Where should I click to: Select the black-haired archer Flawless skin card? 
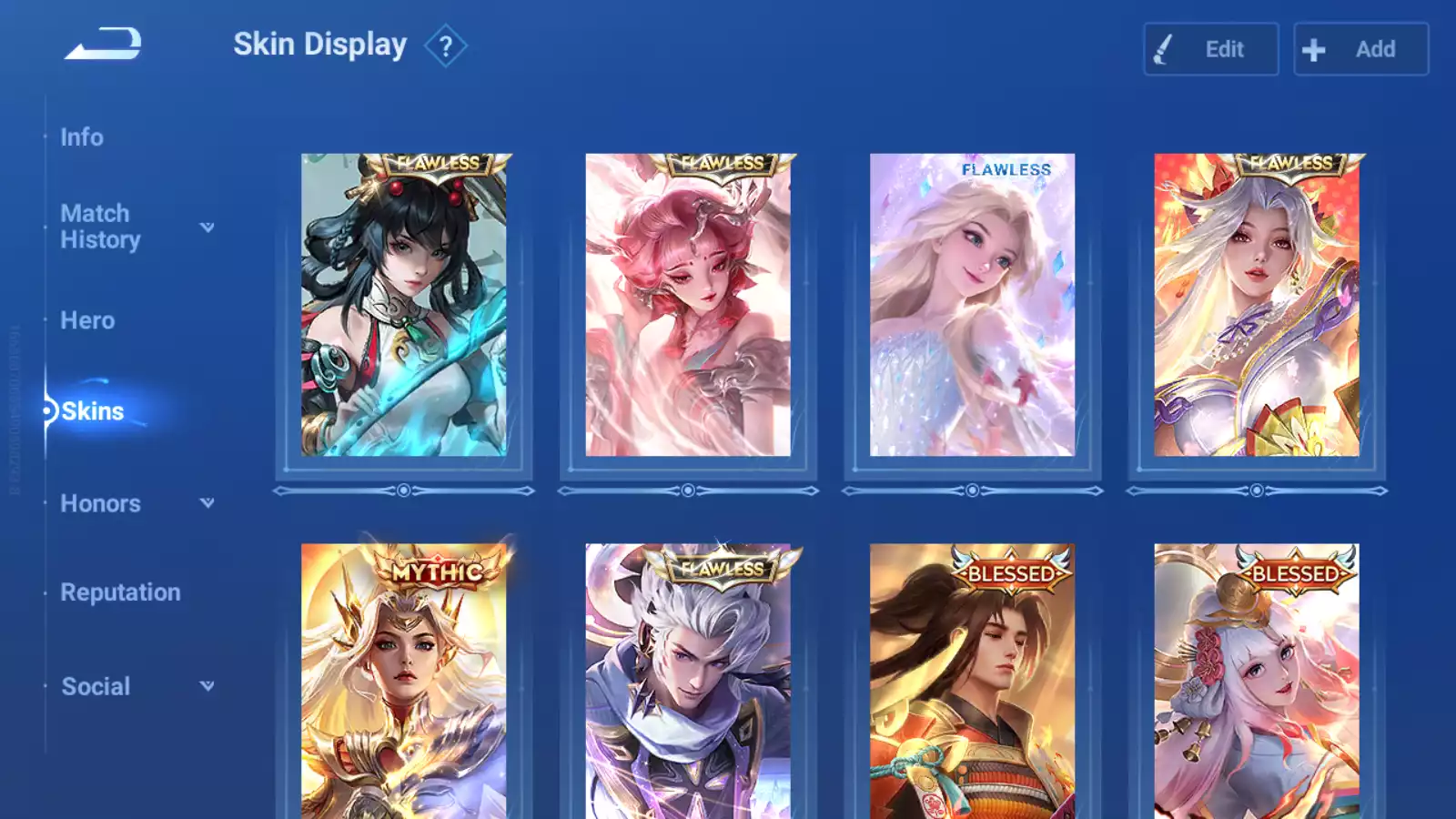coord(403,305)
